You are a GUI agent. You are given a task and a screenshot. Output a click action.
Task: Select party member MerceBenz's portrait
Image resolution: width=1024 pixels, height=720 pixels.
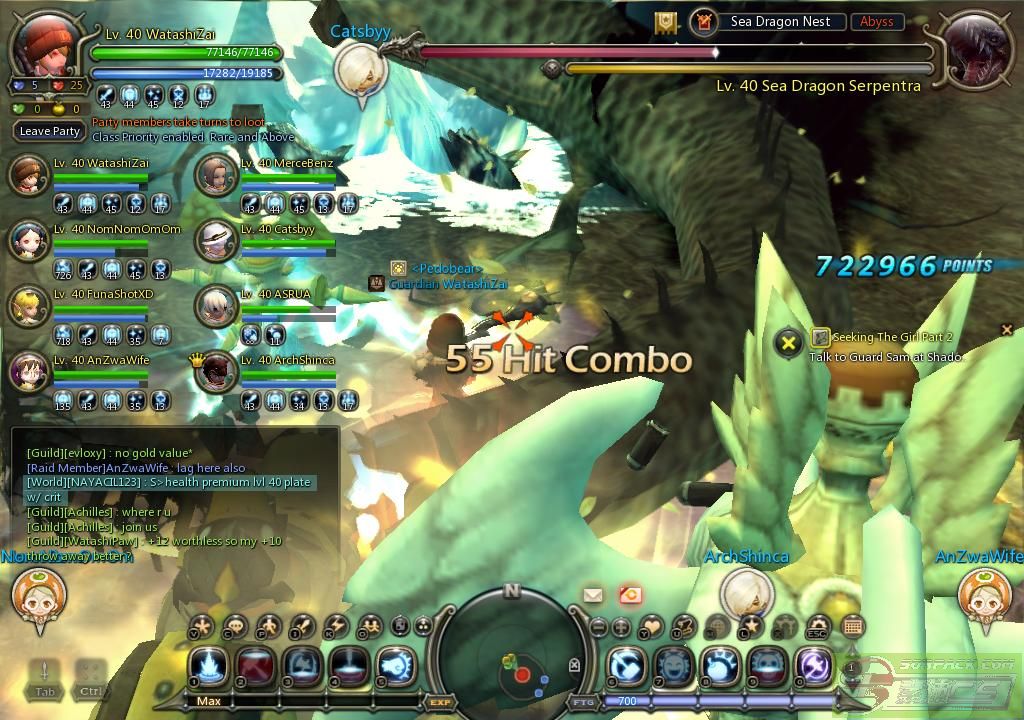tap(214, 176)
